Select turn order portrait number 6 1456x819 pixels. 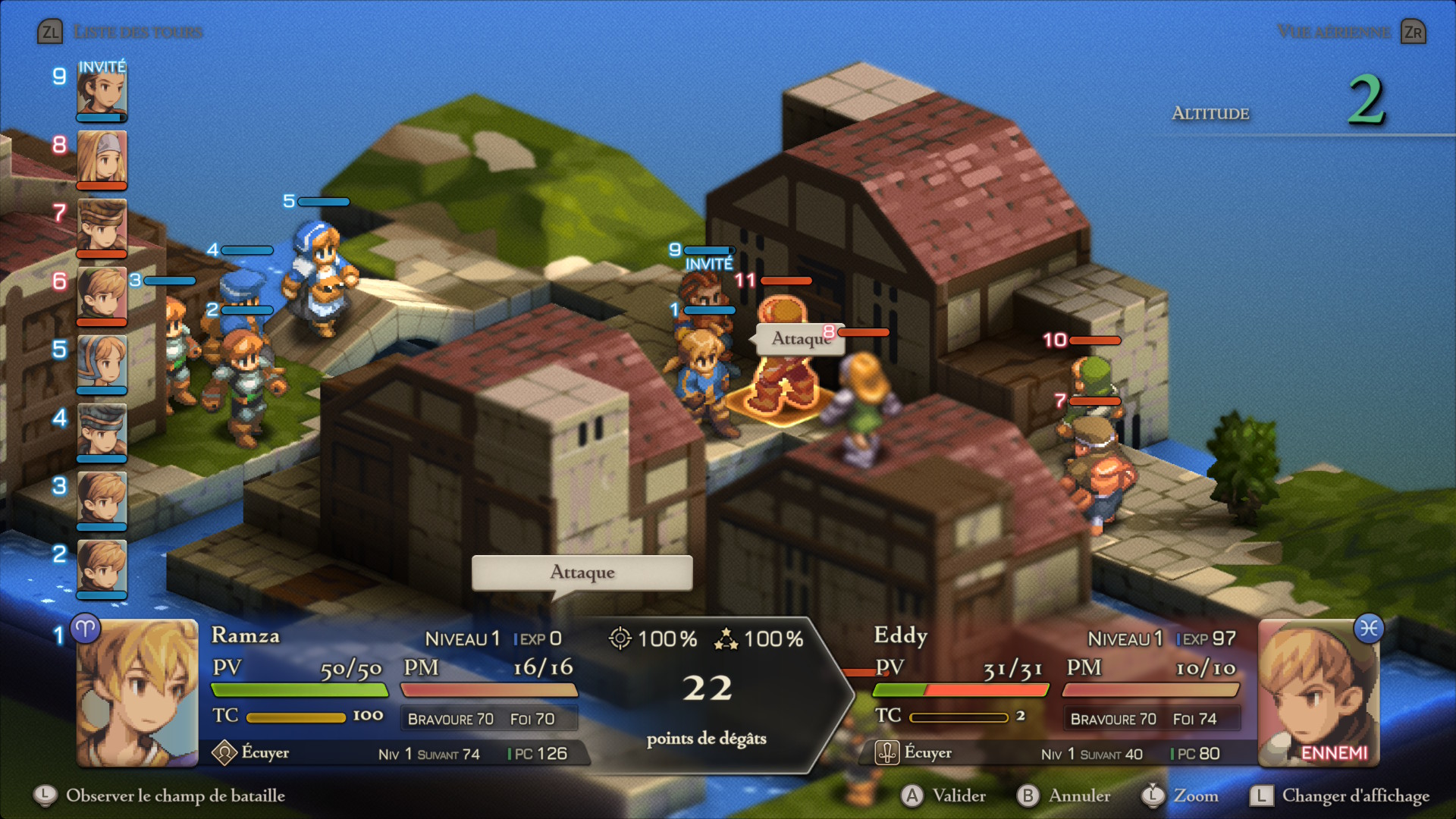(x=102, y=293)
